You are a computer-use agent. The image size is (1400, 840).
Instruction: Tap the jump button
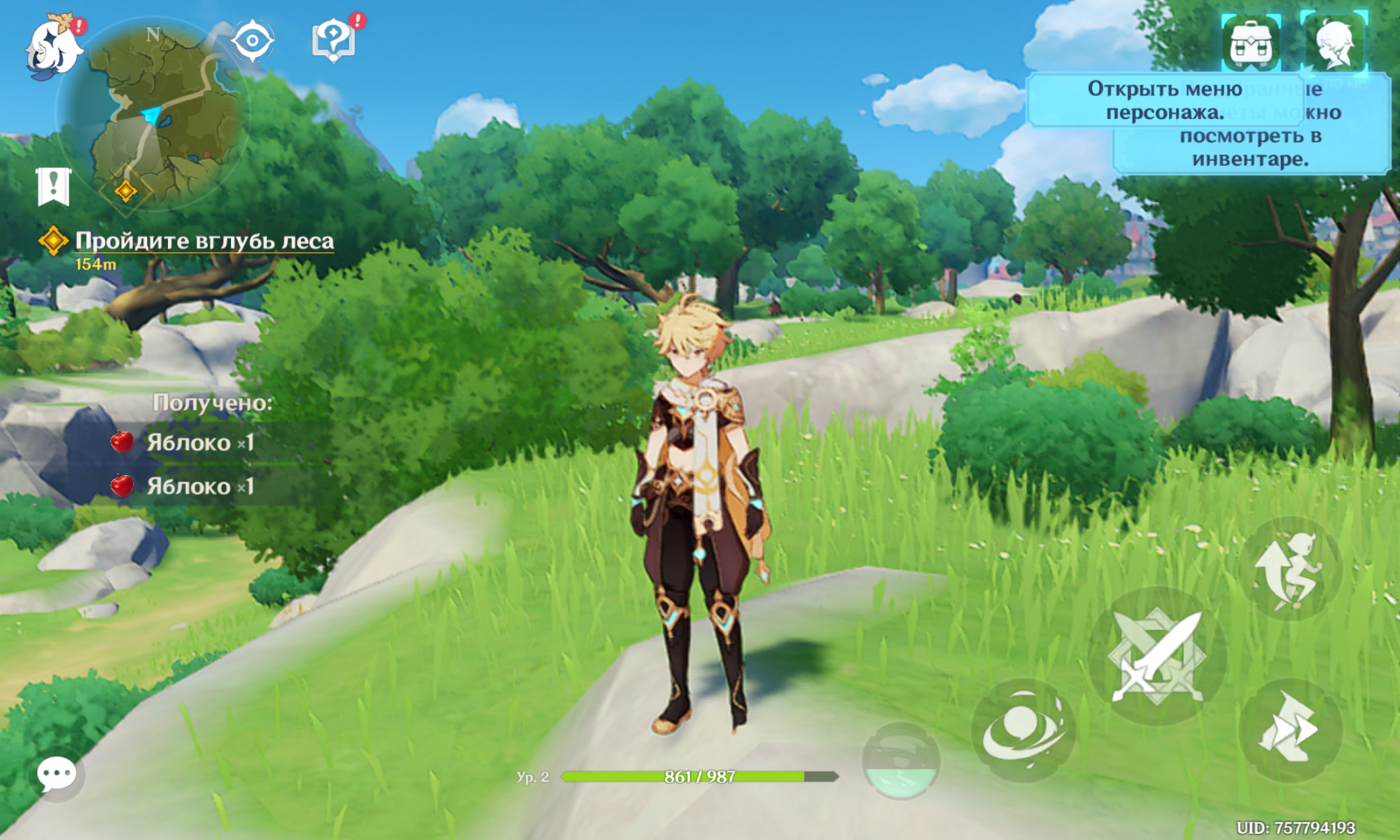click(1290, 569)
